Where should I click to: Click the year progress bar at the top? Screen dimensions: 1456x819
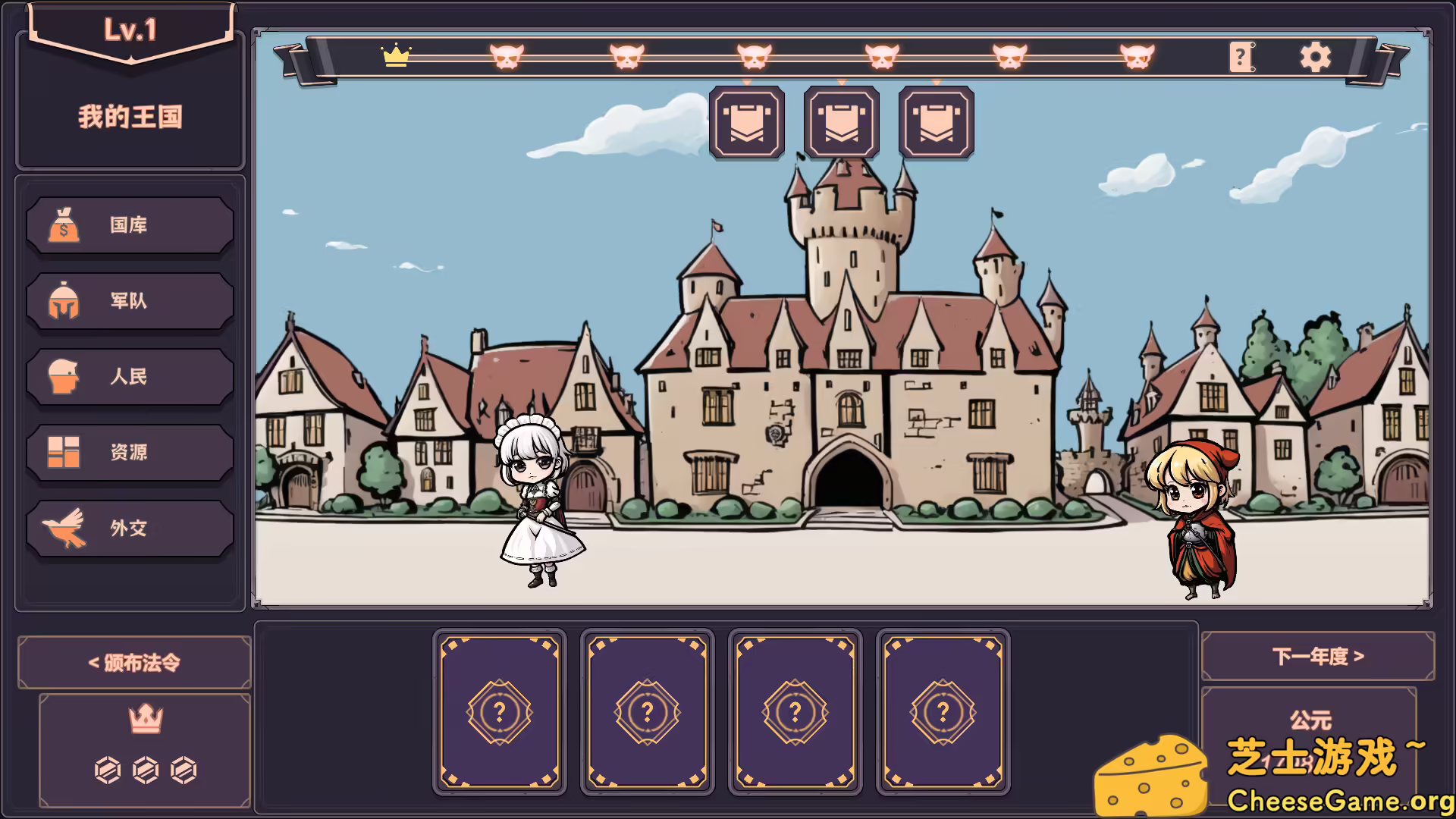[758, 56]
